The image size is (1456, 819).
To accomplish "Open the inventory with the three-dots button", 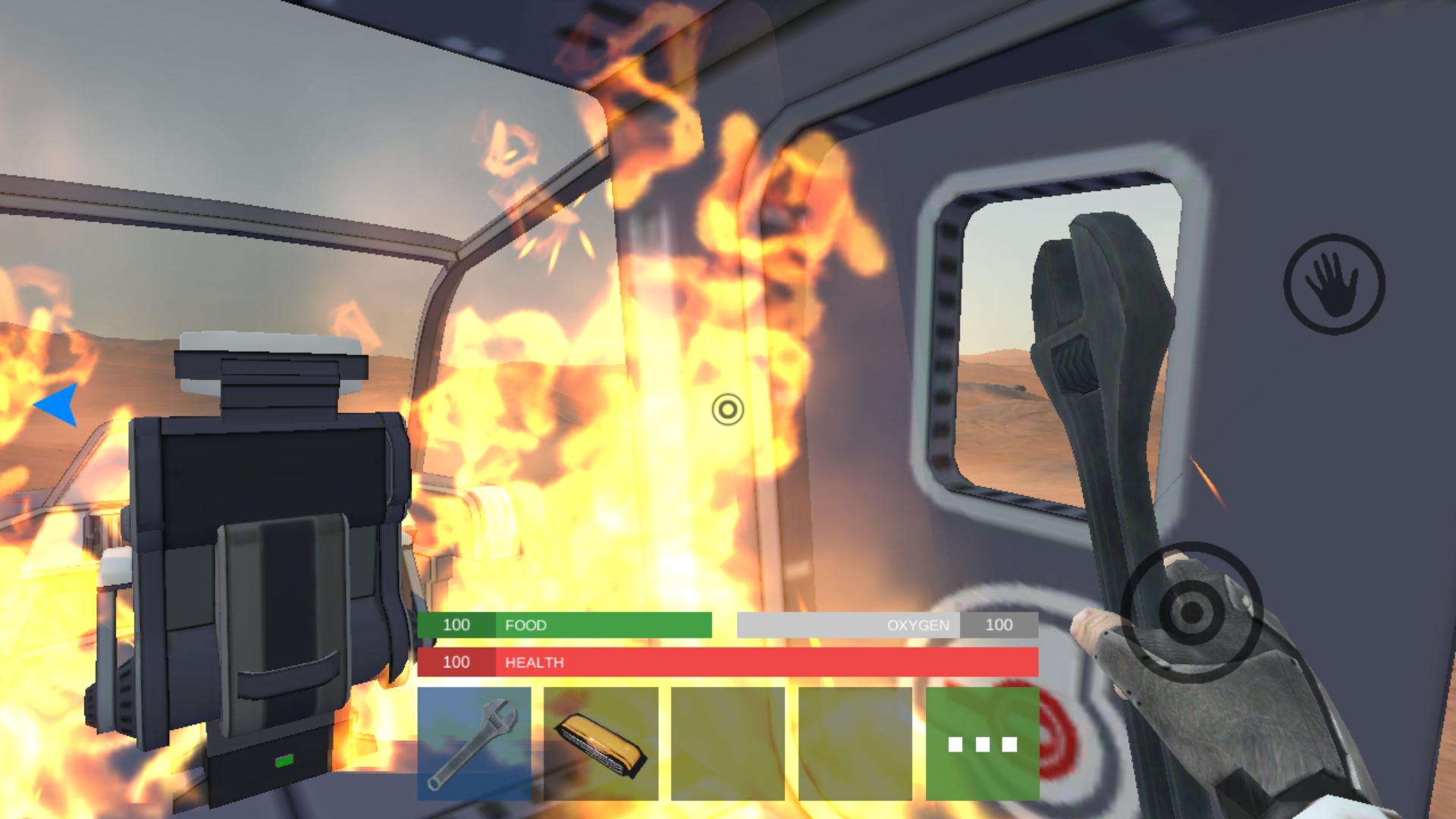I will tap(982, 743).
